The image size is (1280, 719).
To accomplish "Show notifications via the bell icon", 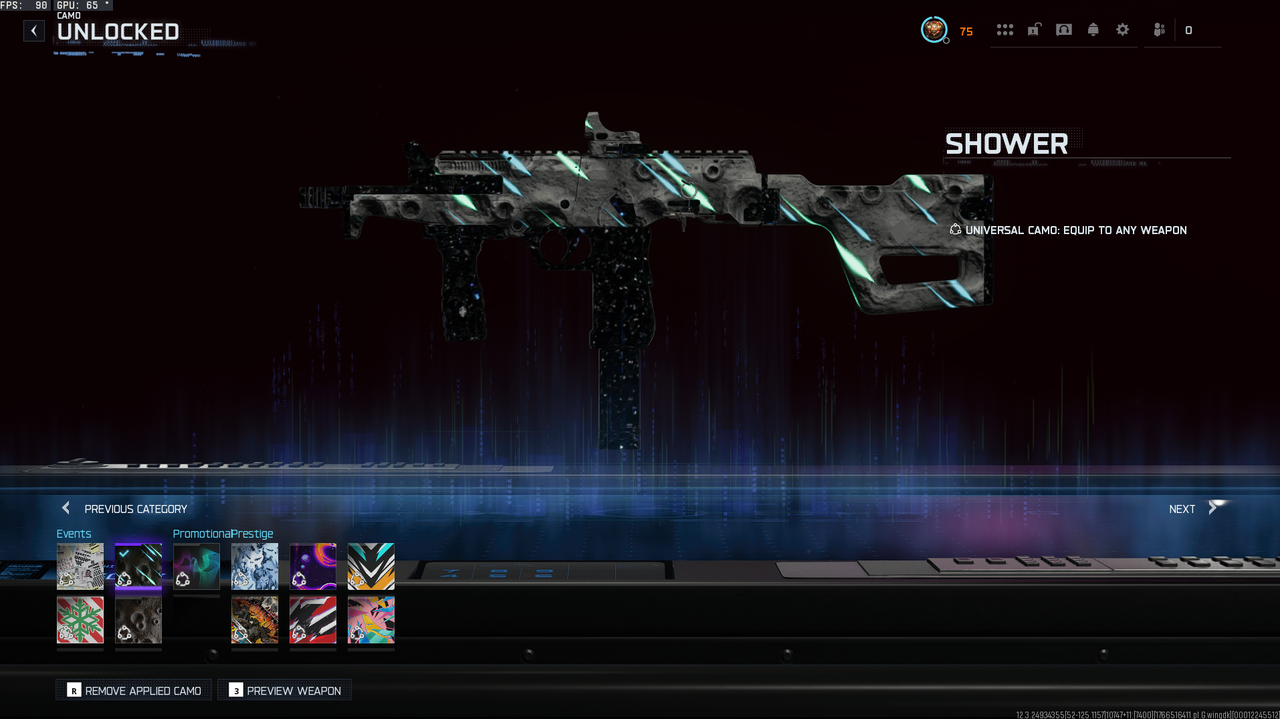I will pos(1093,30).
